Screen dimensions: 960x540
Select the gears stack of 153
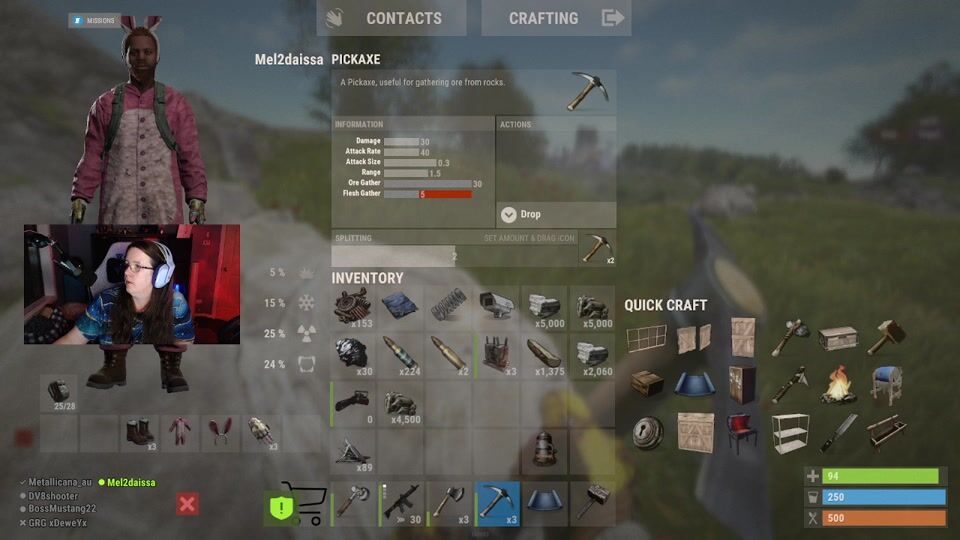tap(353, 308)
